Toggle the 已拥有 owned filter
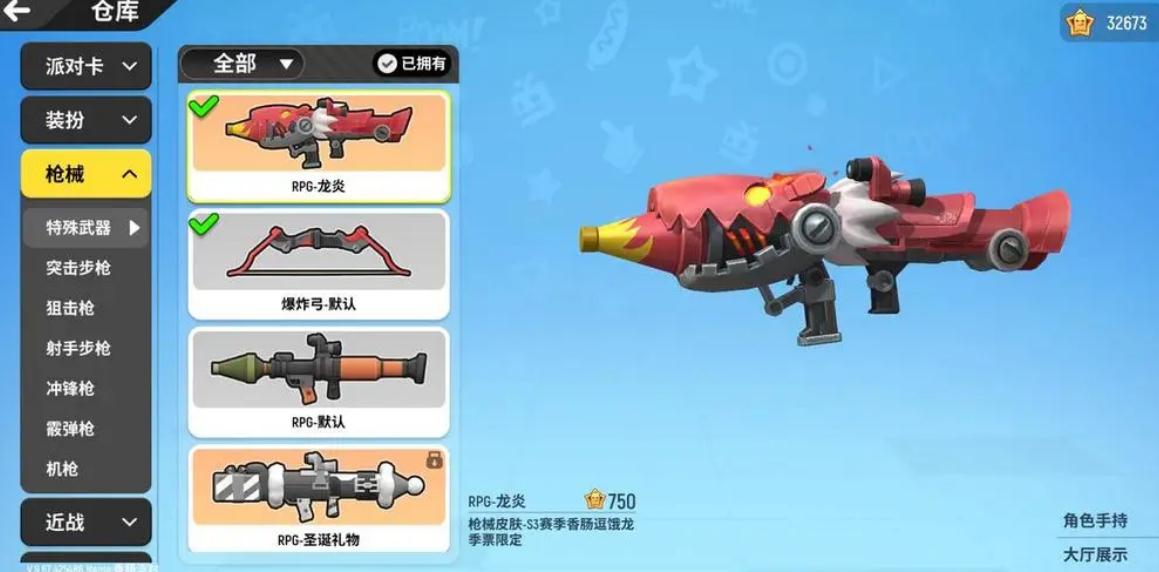This screenshot has width=1159, height=572. (x=411, y=64)
